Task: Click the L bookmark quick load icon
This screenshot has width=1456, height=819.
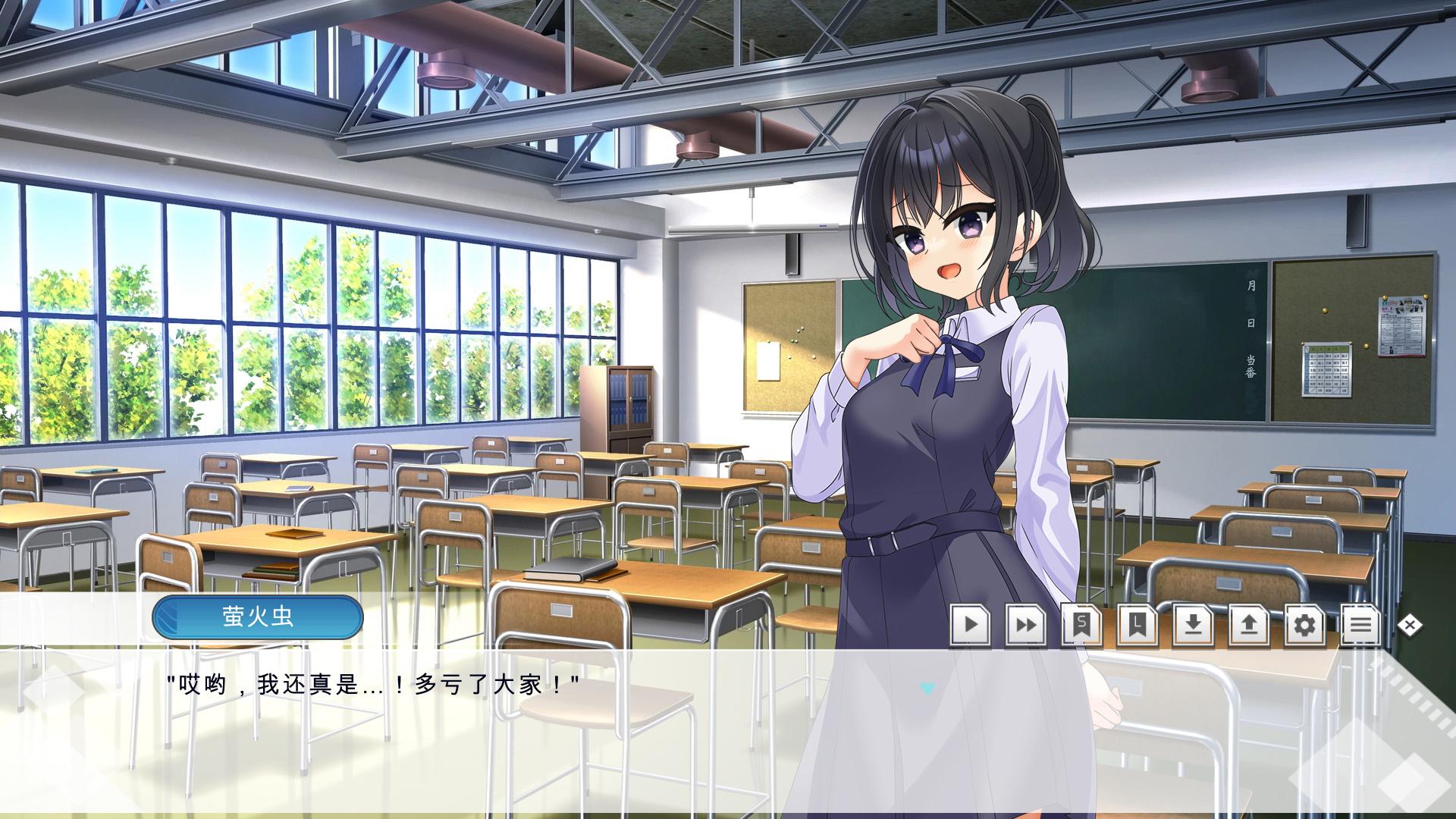Action: point(1137,625)
